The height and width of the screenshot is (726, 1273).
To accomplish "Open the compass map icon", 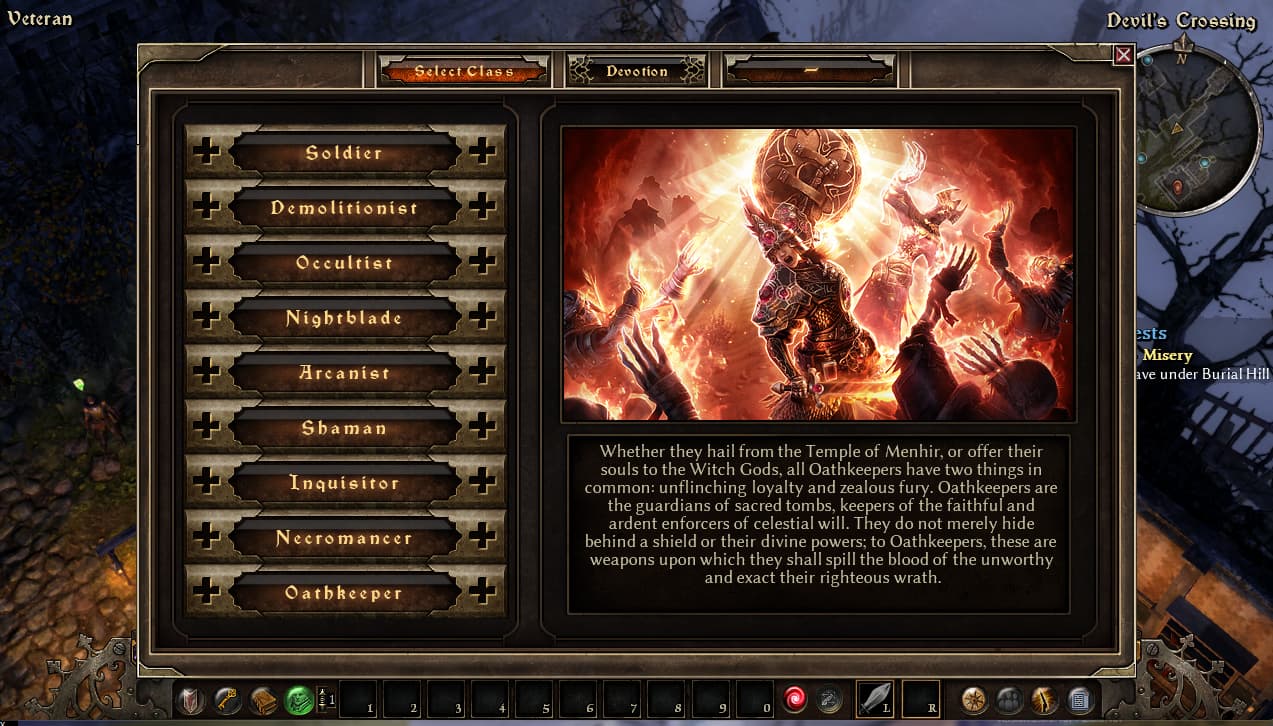I will click(x=973, y=700).
